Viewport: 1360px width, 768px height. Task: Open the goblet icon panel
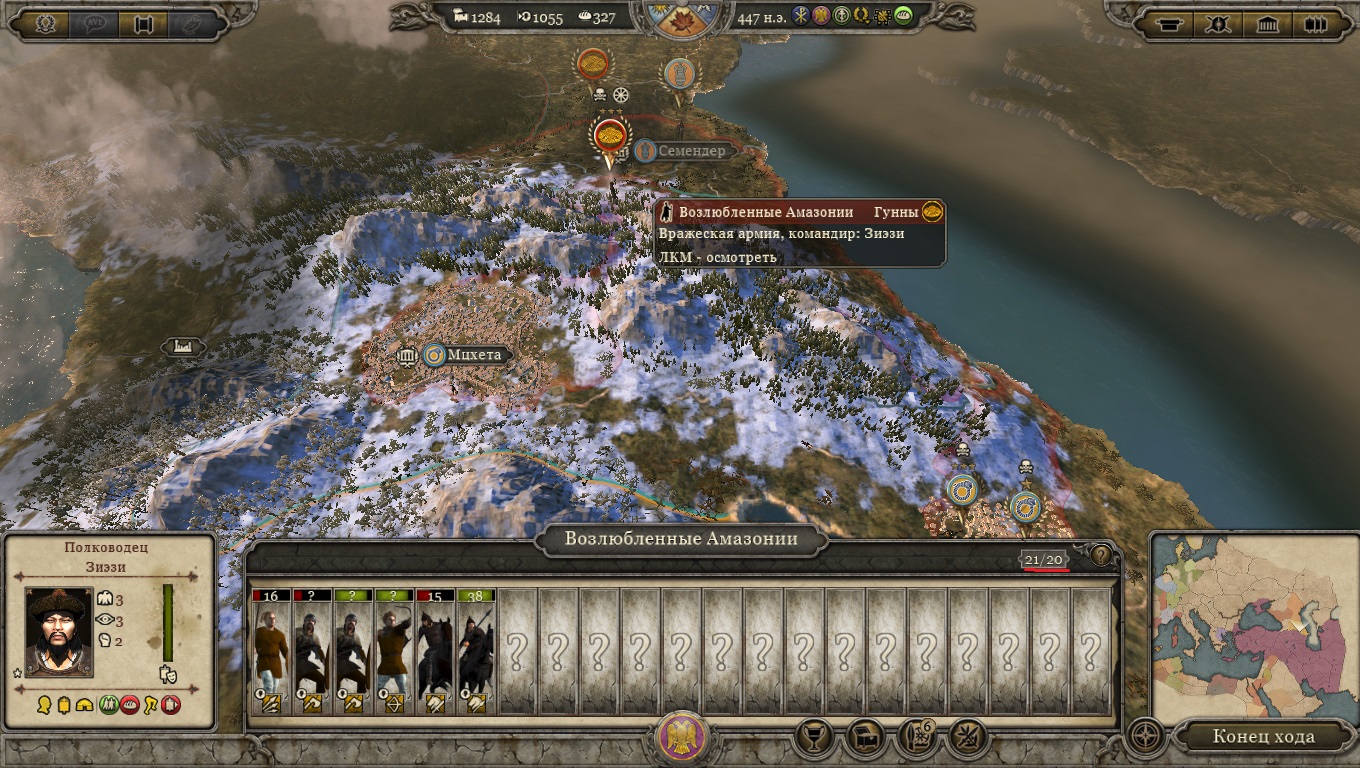816,738
